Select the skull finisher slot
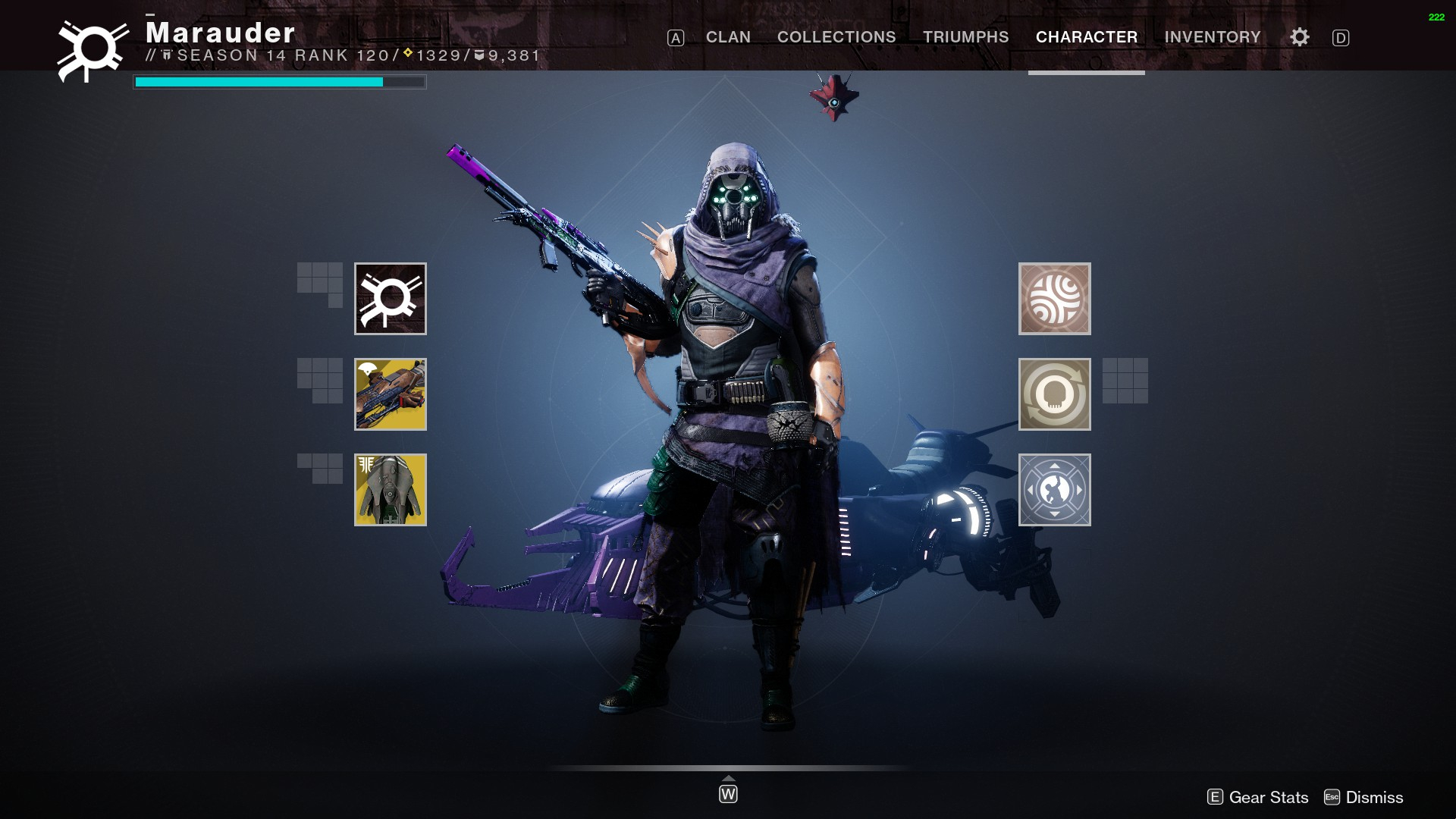The image size is (1456, 819). coord(1054,394)
